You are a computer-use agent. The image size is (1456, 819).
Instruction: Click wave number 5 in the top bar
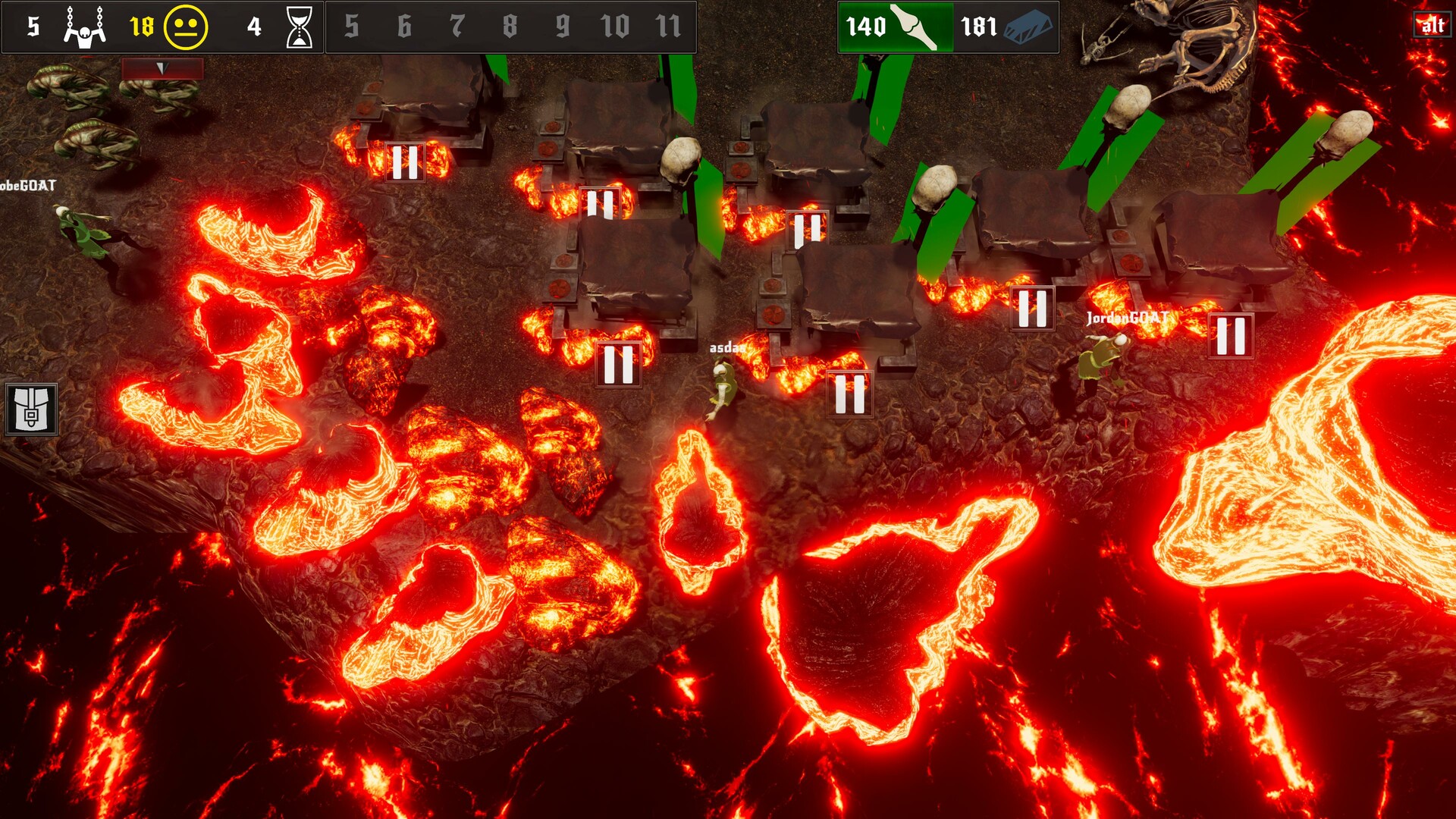(350, 25)
